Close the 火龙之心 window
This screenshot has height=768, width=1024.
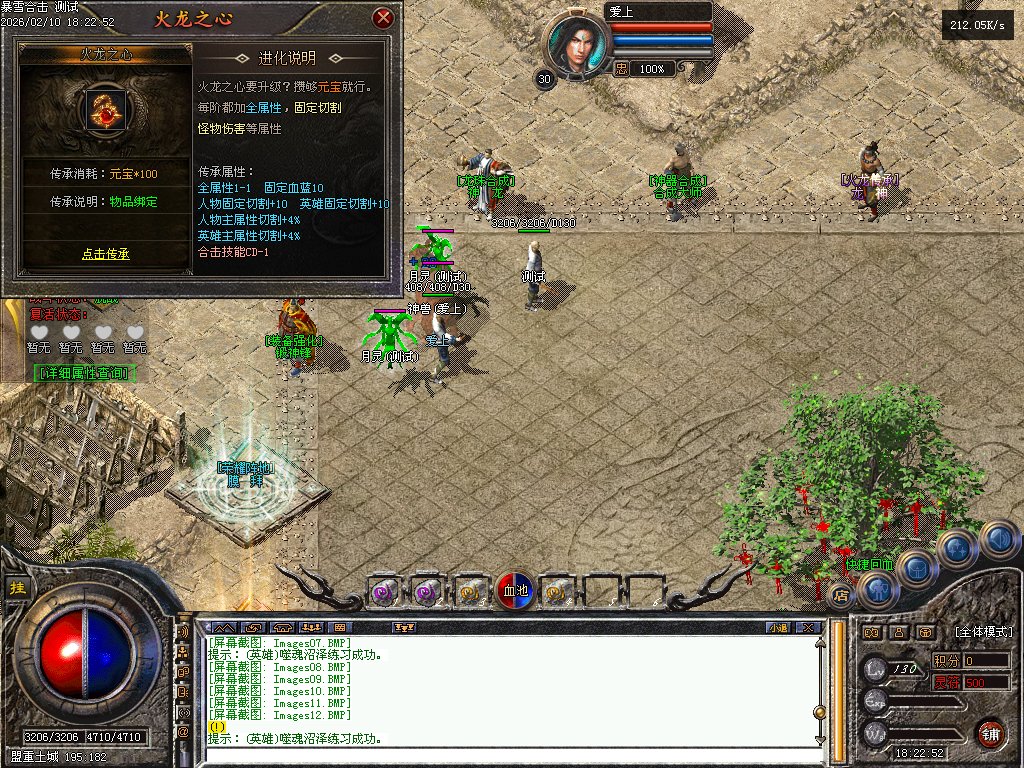pos(382,18)
